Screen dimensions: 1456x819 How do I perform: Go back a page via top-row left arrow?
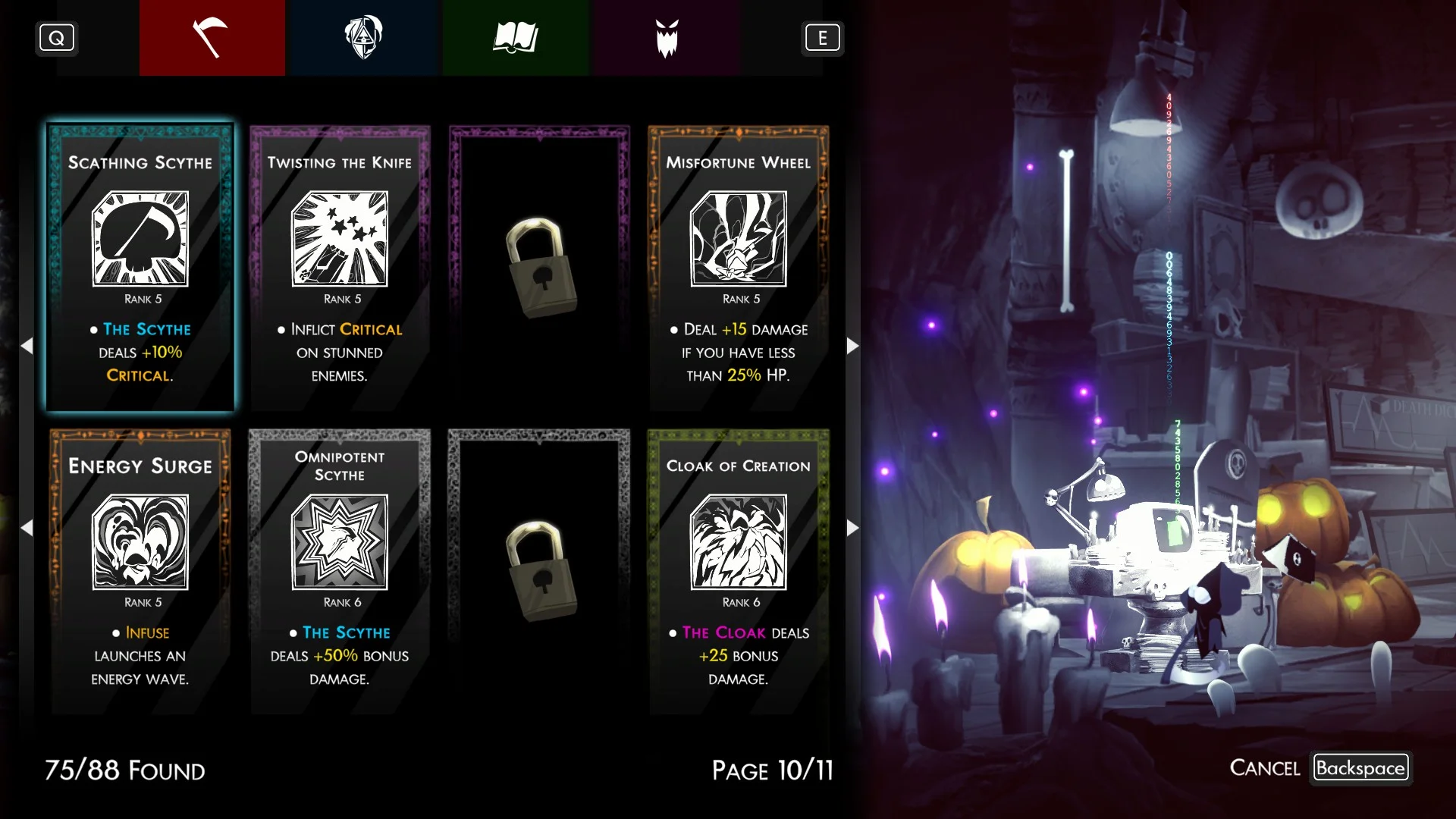[27, 346]
